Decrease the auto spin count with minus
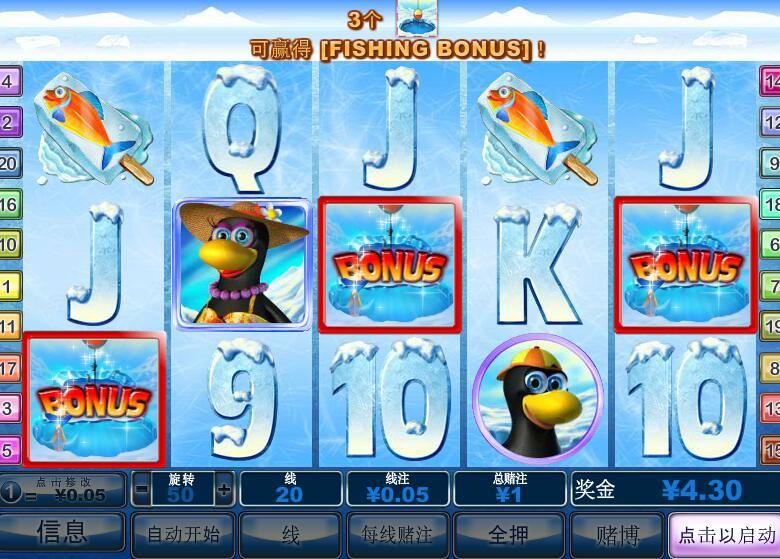This screenshot has height=559, width=780. pyautogui.click(x=142, y=490)
